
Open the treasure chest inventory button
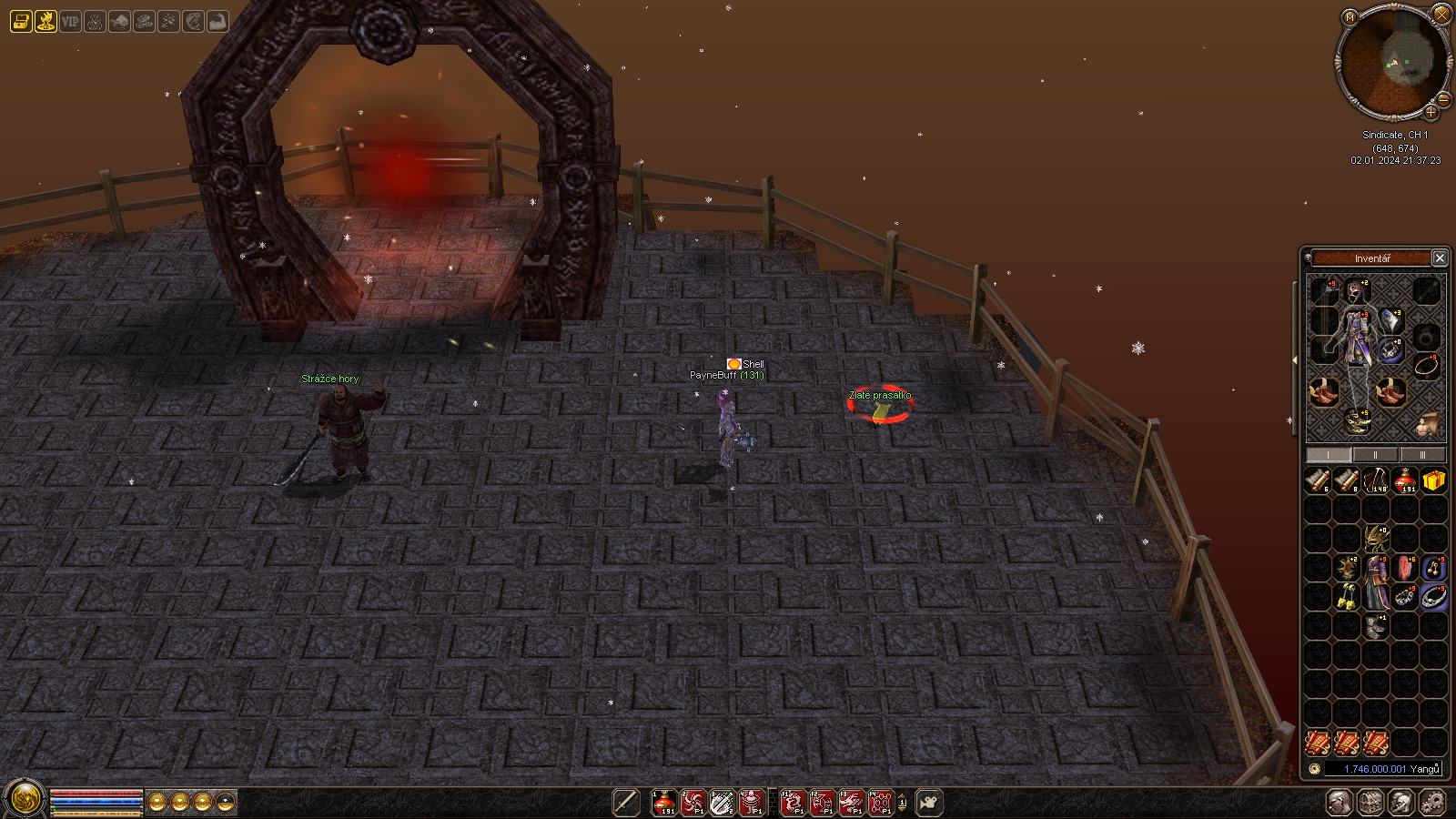pos(1370,803)
